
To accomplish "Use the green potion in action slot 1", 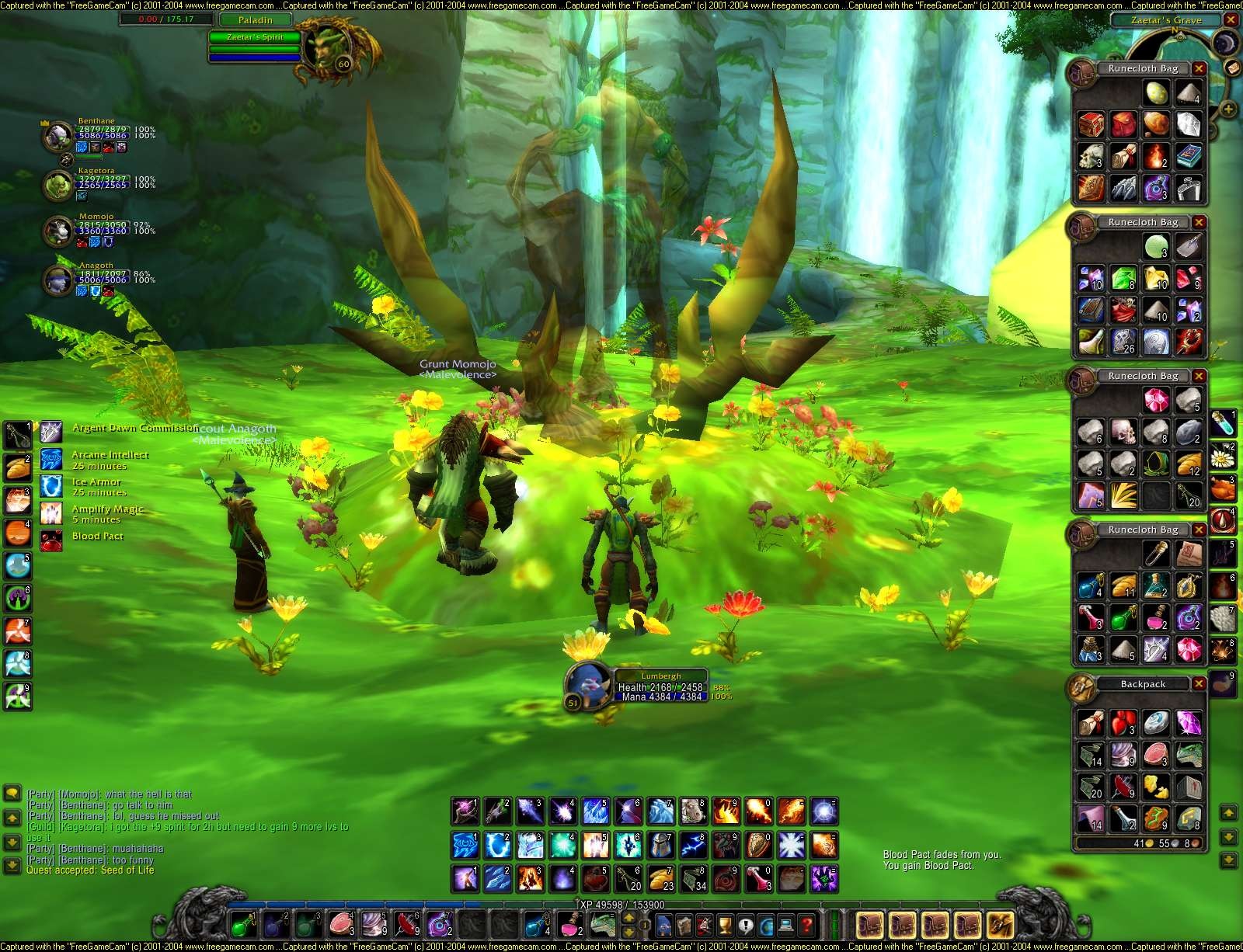I will 243,924.
